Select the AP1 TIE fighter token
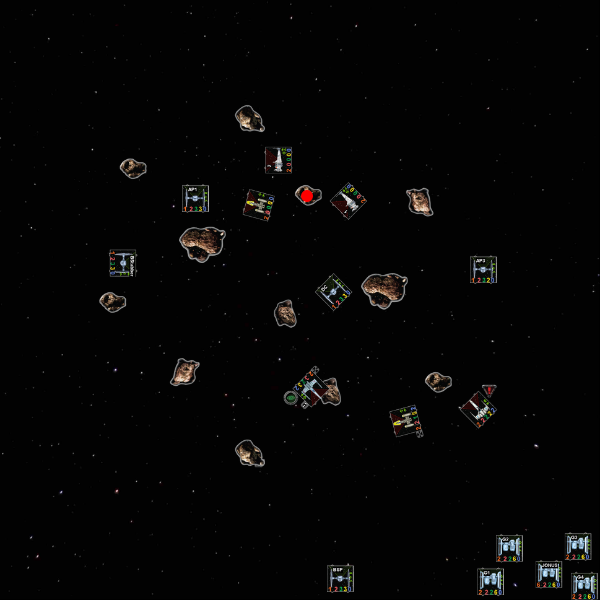Image resolution: width=600 pixels, height=600 pixels. point(195,198)
